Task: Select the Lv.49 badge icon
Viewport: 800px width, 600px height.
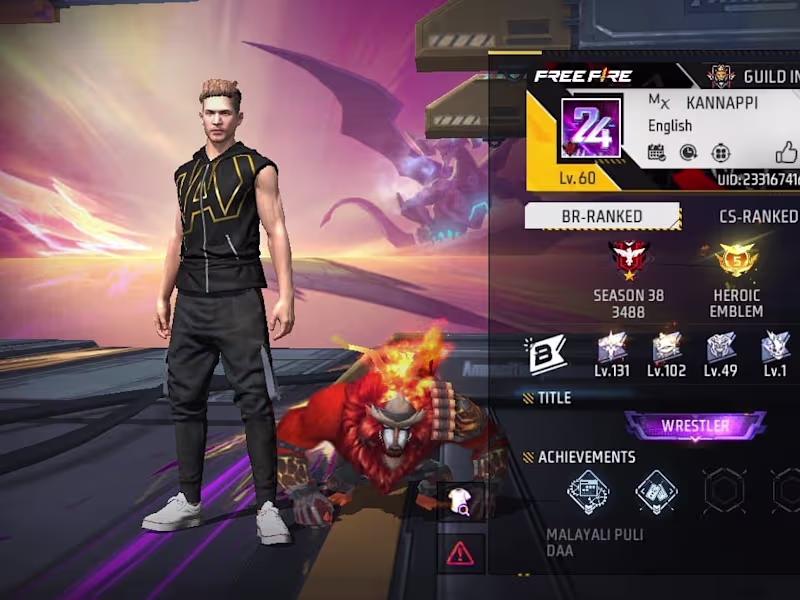Action: pyautogui.click(x=720, y=348)
